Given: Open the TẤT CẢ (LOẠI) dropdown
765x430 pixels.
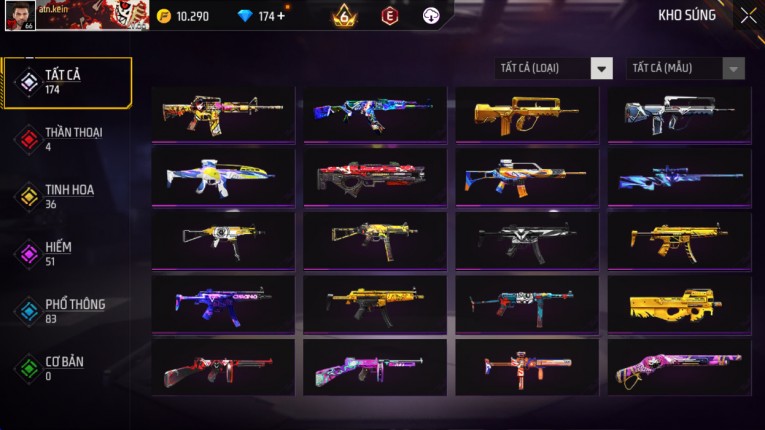Looking at the screenshot, I should pos(554,68).
